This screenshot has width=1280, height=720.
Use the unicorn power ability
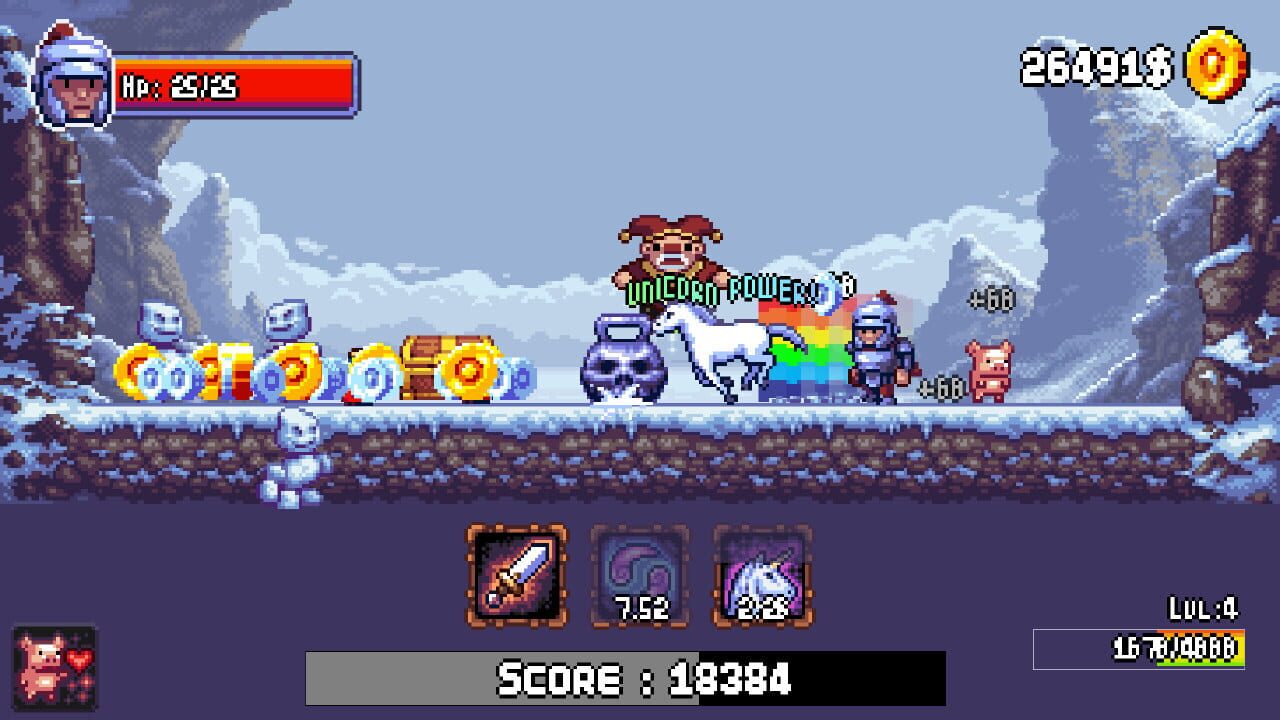[x=762, y=575]
